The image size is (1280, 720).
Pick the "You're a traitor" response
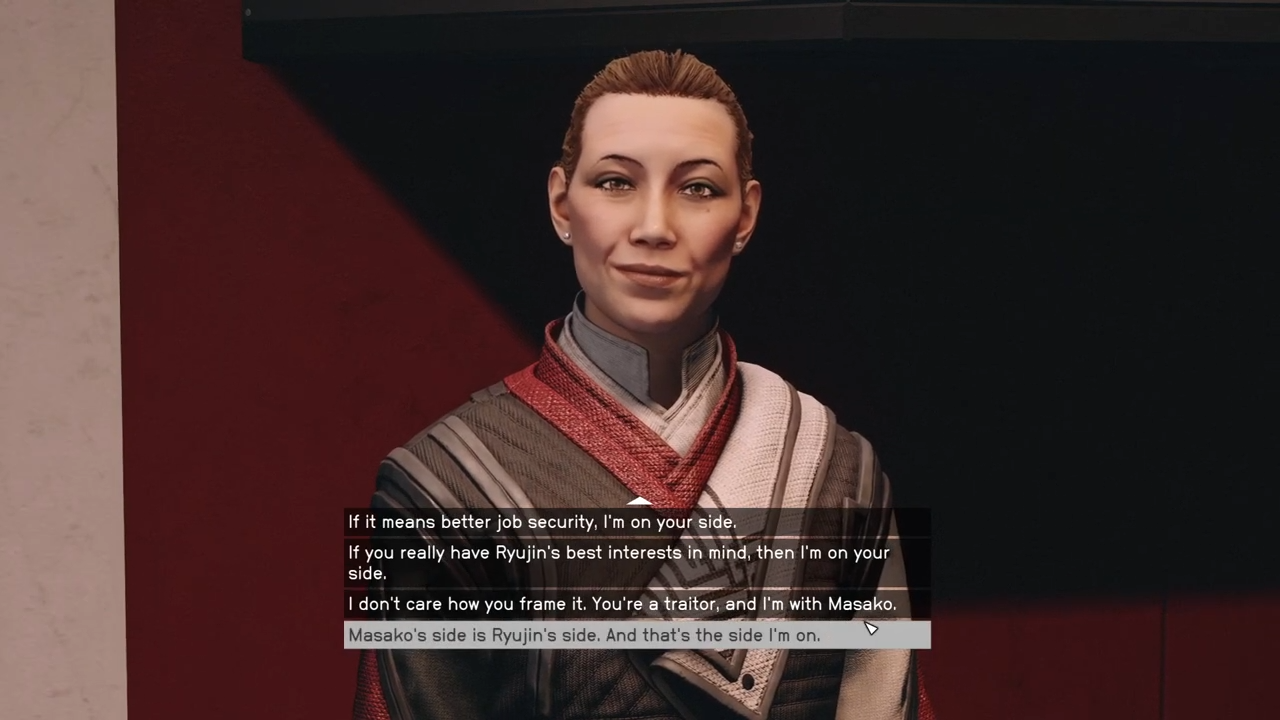coord(622,604)
